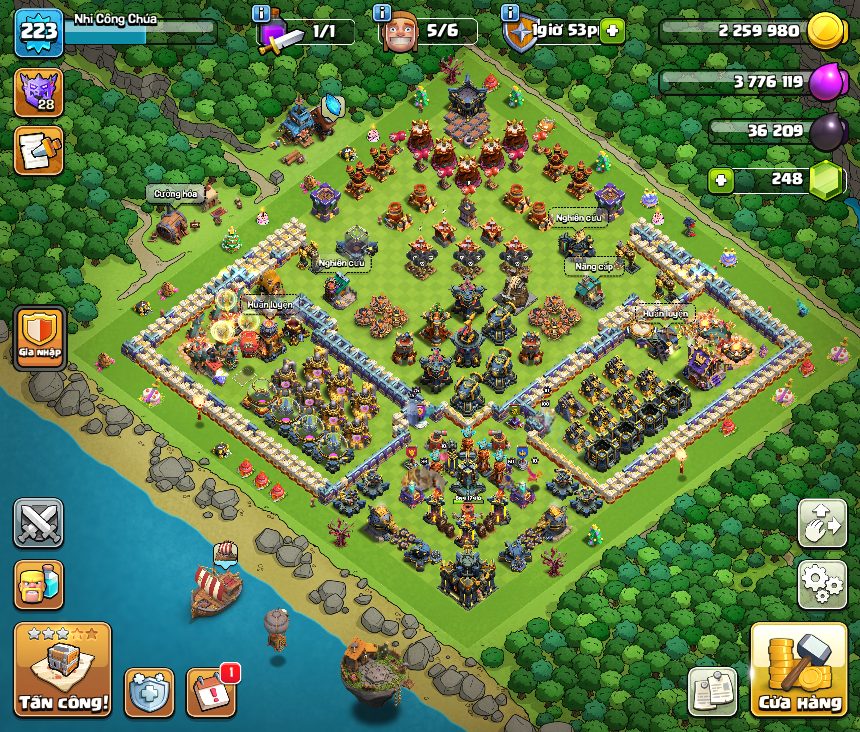This screenshot has height=732, width=860.
Task: Open the crossed swords button
Action: tap(38, 523)
